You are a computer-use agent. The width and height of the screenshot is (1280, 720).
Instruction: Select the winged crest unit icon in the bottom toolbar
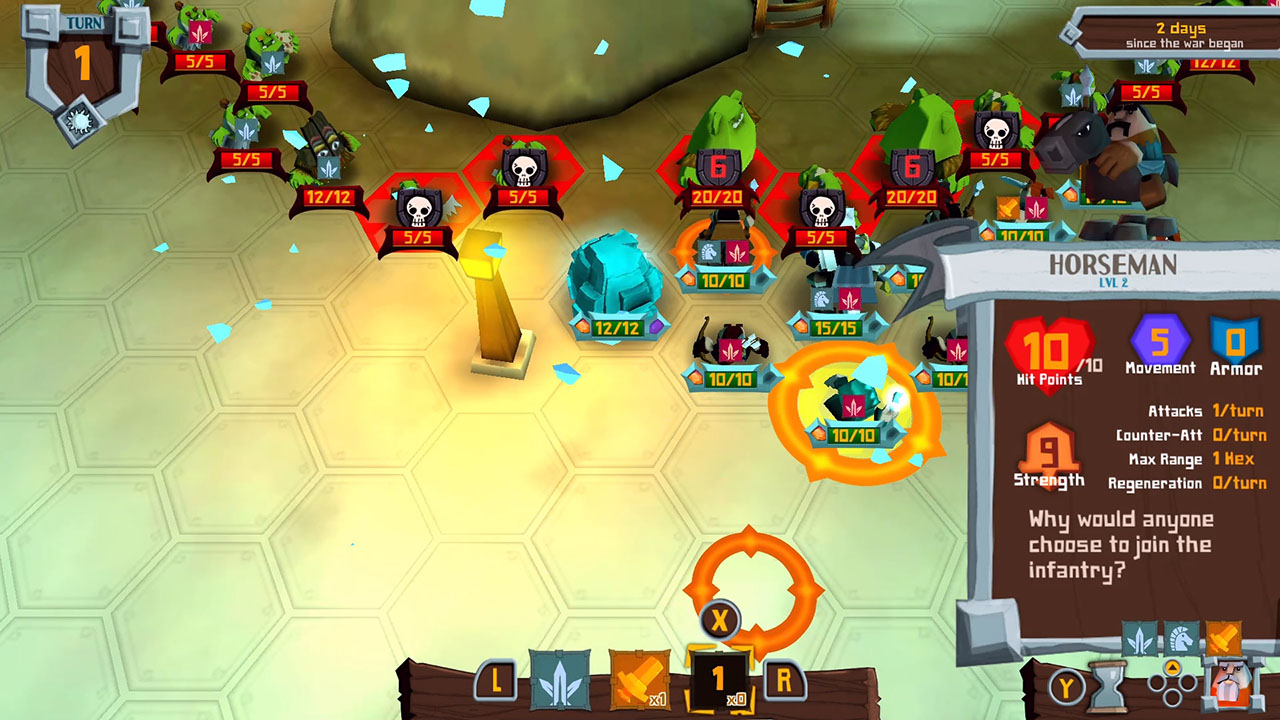[560, 678]
